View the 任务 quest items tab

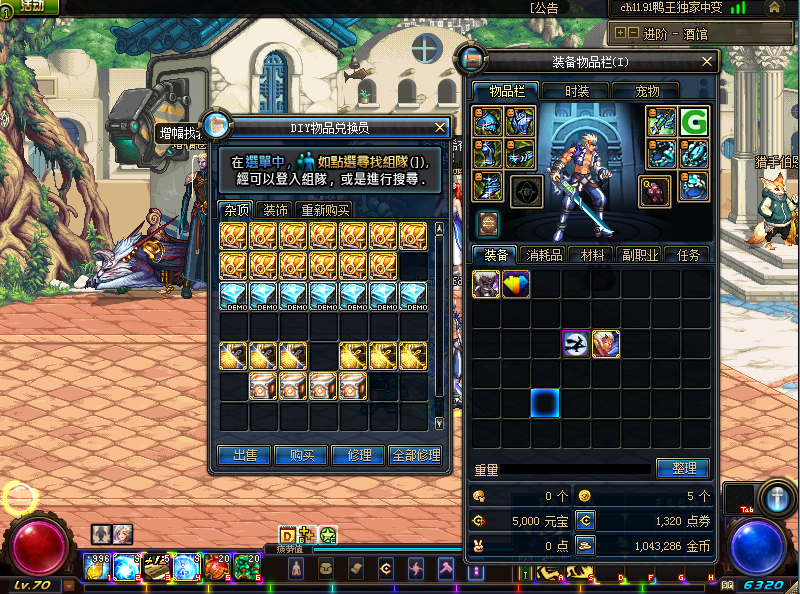[687, 255]
